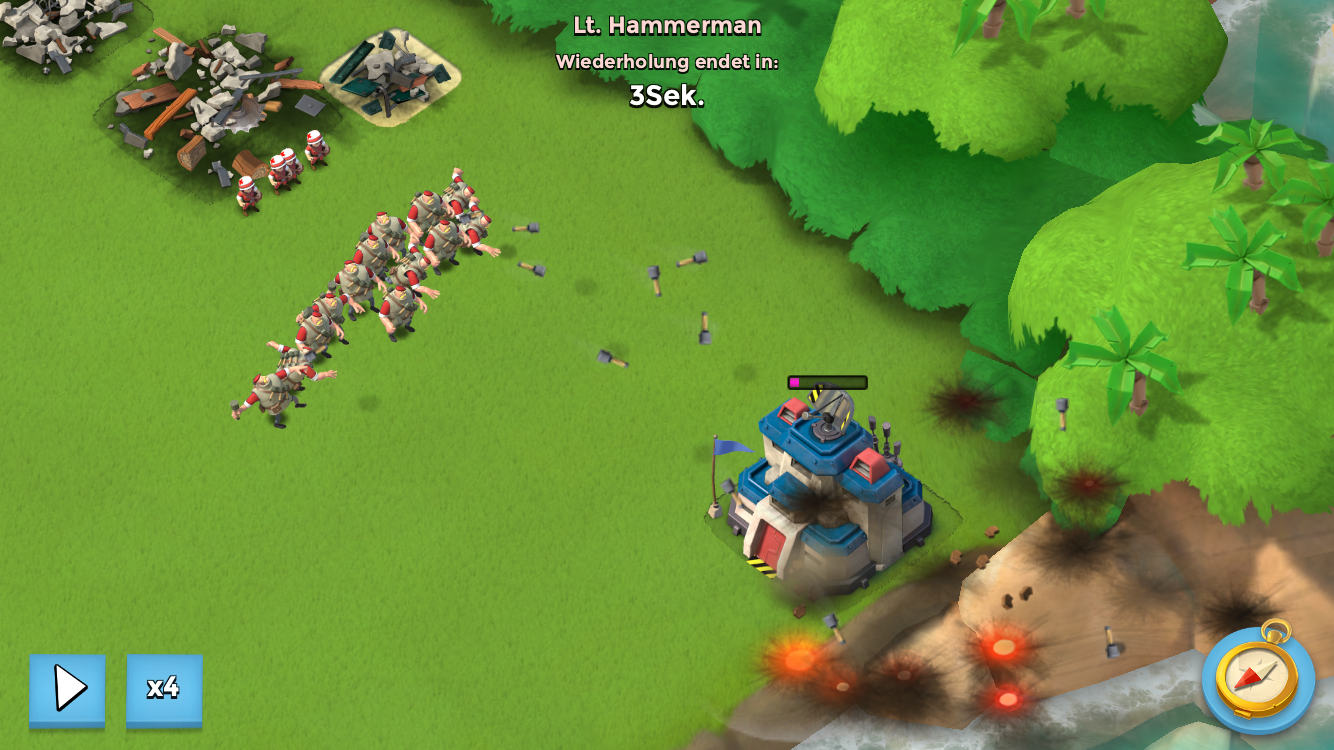Toggle the x4 replay speed
1334x750 pixels.
coord(164,688)
